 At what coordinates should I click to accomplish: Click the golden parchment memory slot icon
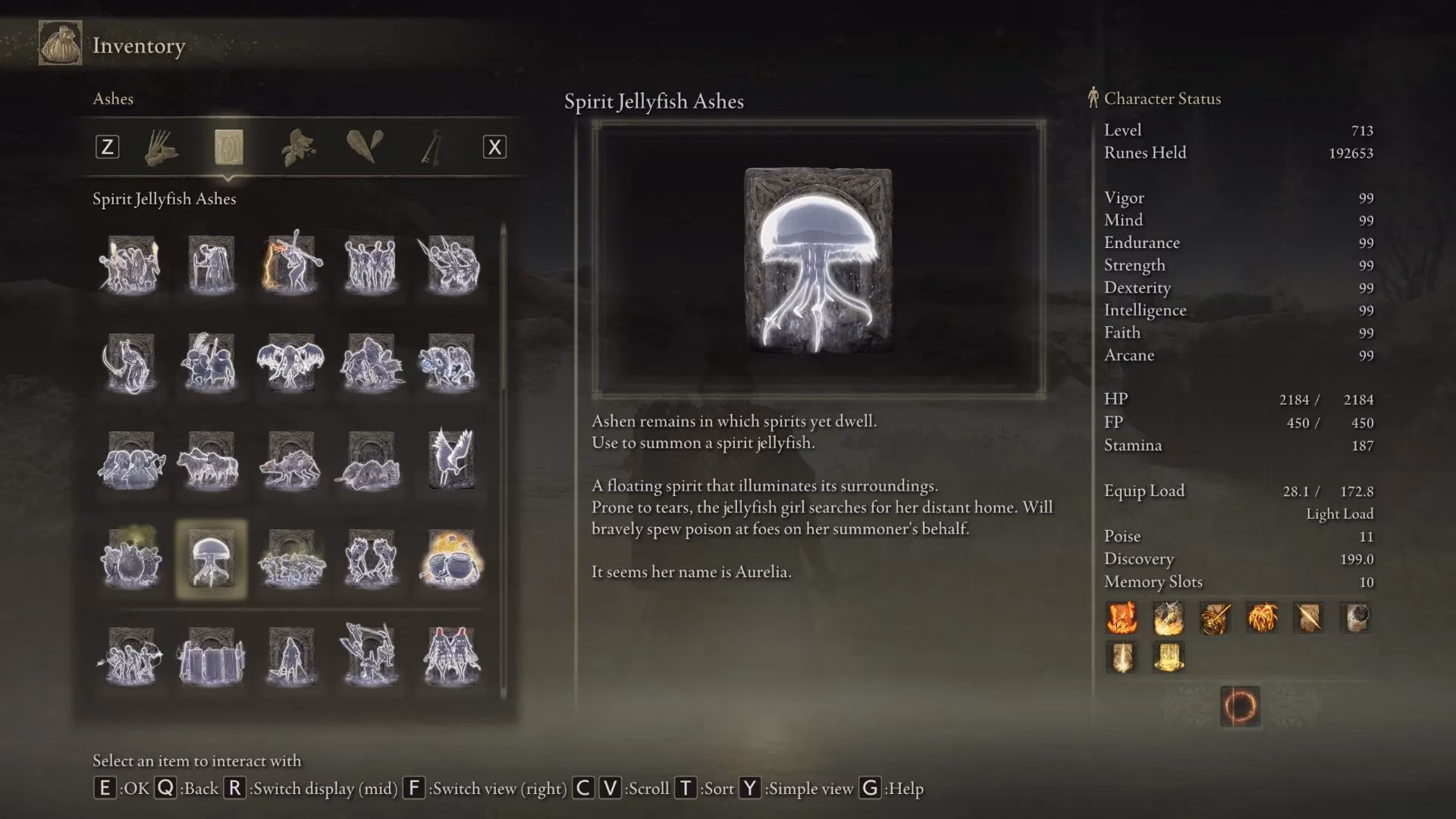tap(1169, 657)
